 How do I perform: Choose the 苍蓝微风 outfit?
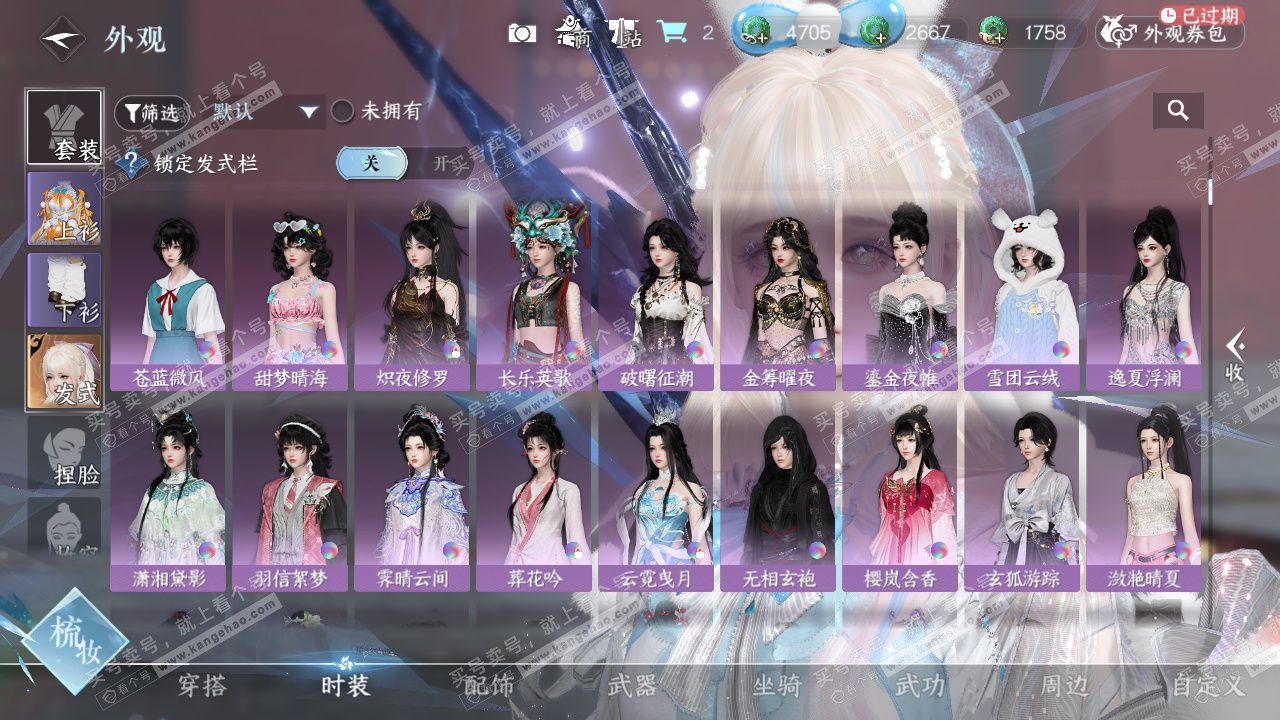(x=168, y=295)
